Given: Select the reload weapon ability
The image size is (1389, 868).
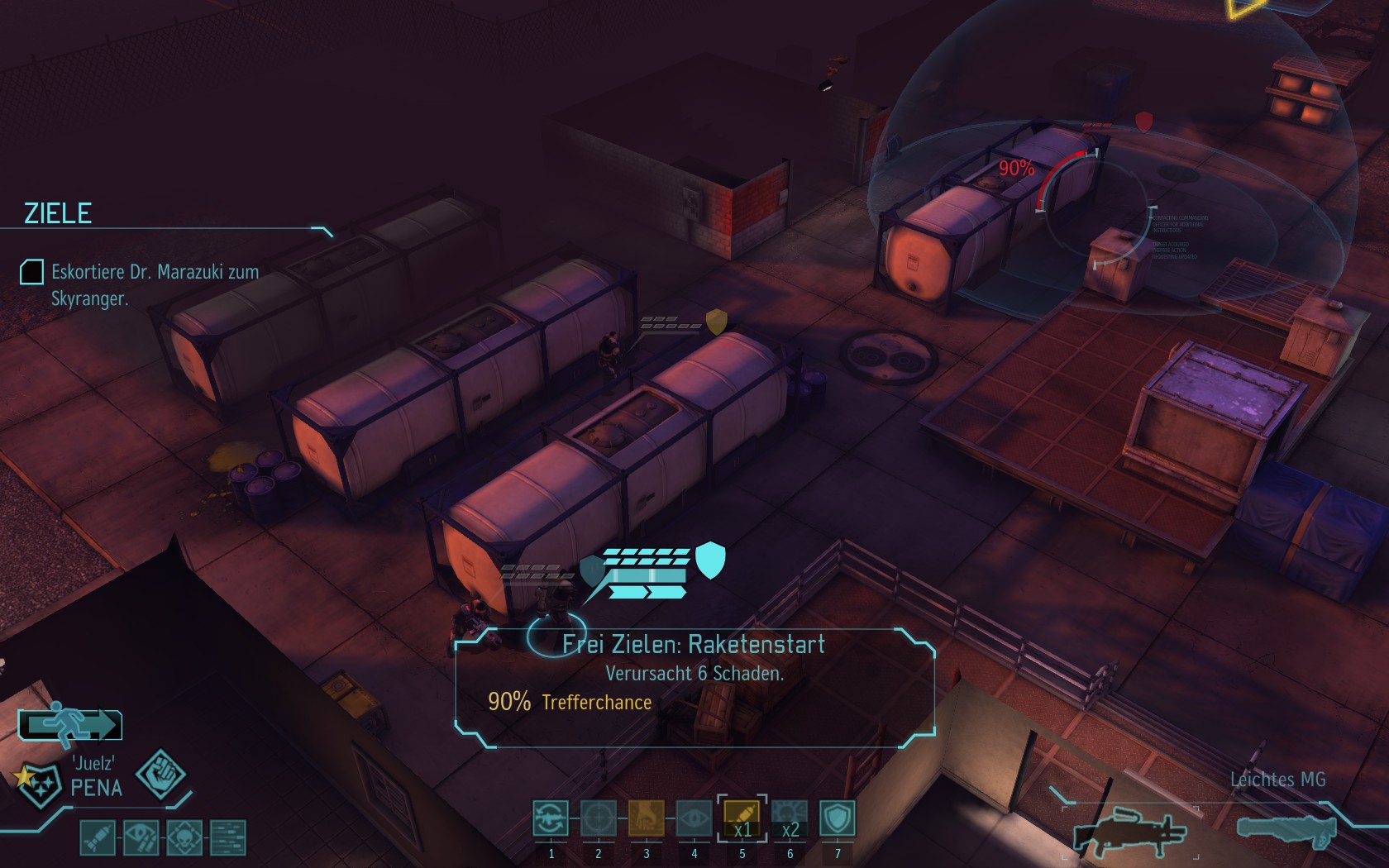Looking at the screenshot, I should [551, 818].
